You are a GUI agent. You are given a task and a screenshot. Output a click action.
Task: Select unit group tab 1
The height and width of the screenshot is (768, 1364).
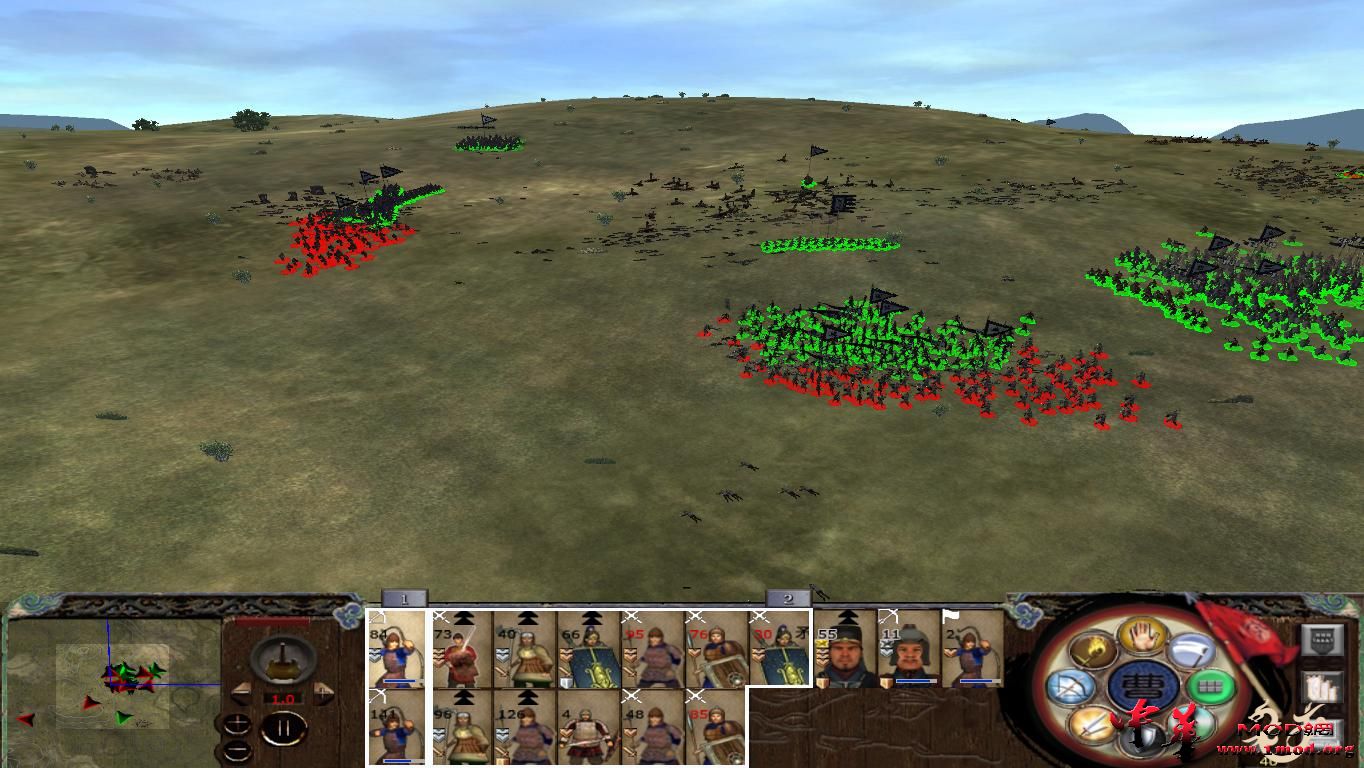coord(404,598)
